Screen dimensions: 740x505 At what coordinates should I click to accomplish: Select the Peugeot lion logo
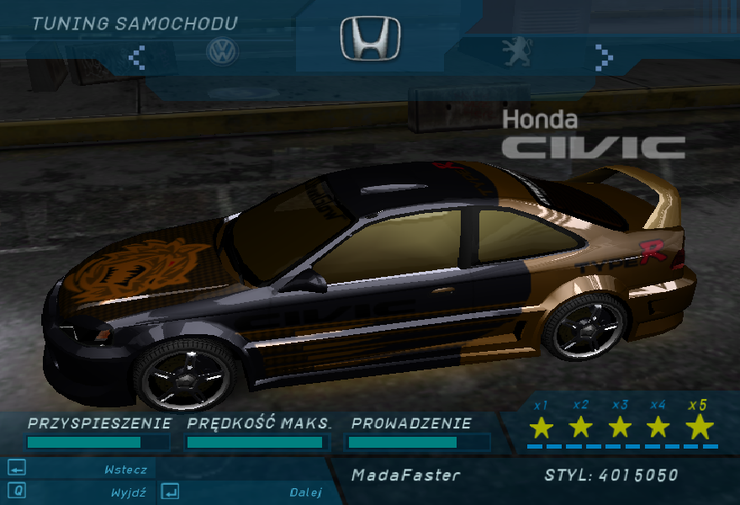[x=517, y=52]
